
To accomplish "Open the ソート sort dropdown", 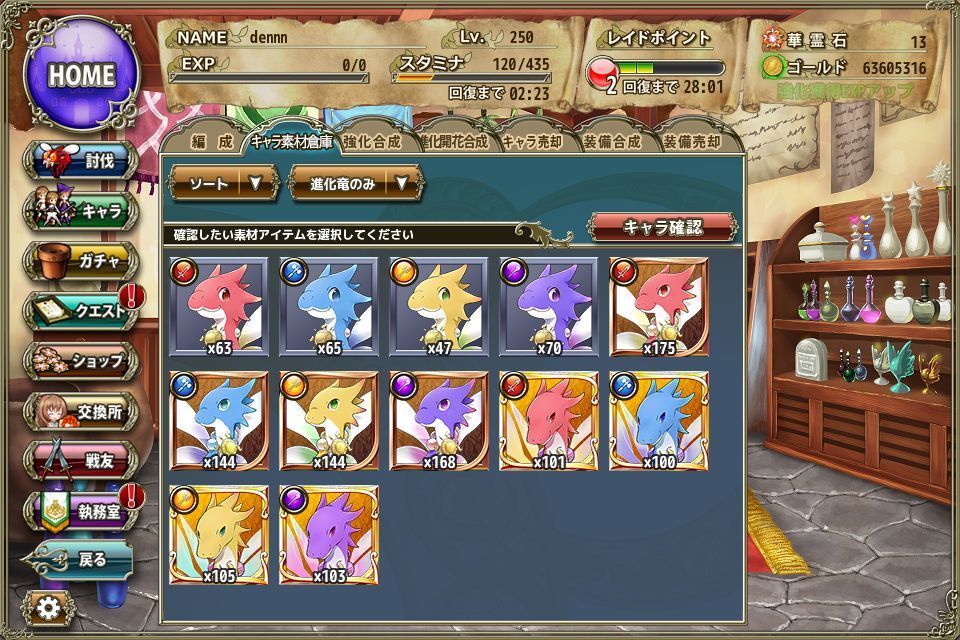I will point(223,183).
